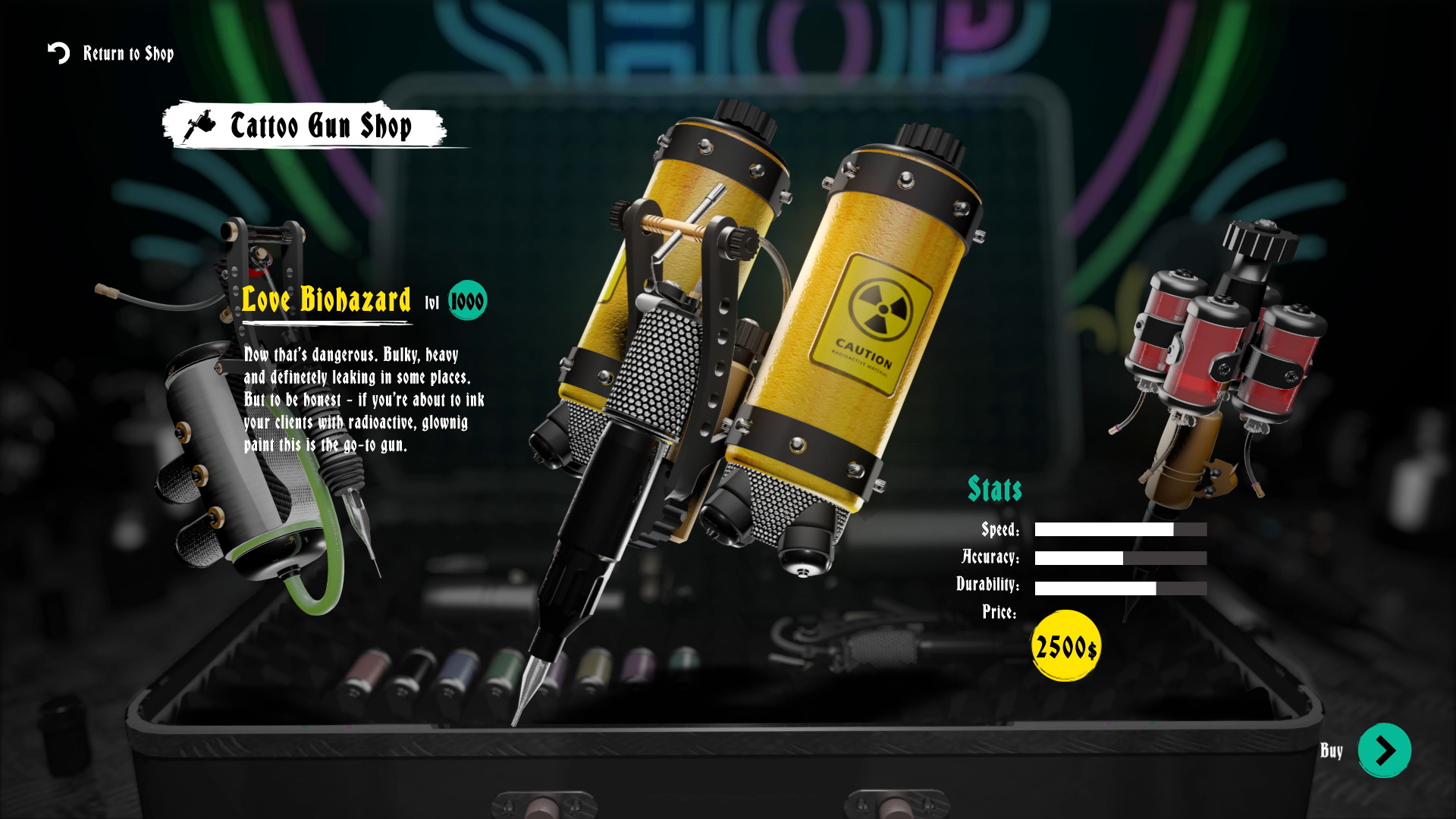The image size is (1456, 819).
Task: Click the return arrow icon top left
Action: [x=57, y=53]
